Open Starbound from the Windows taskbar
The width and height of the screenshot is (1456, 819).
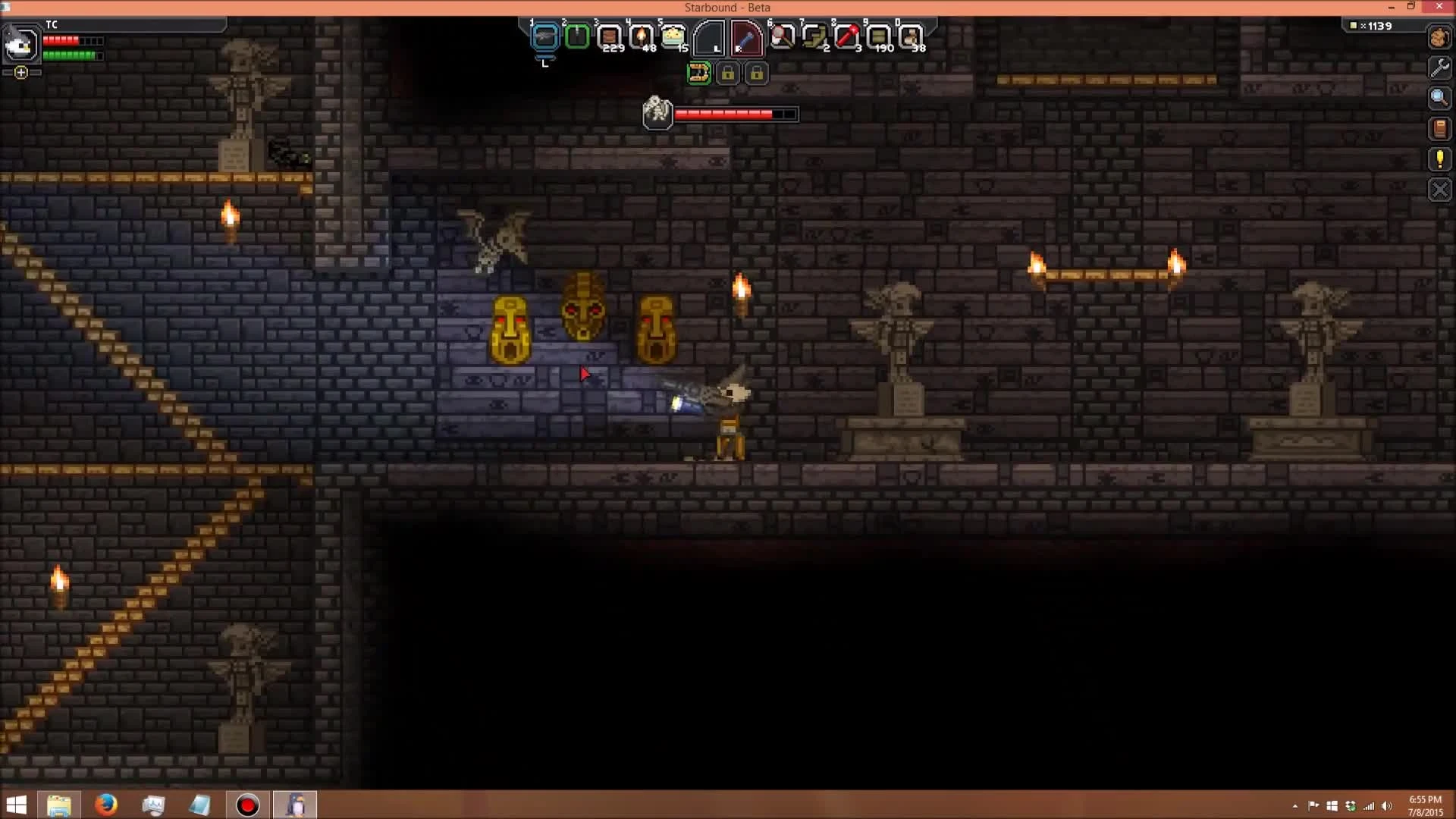pos(296,804)
